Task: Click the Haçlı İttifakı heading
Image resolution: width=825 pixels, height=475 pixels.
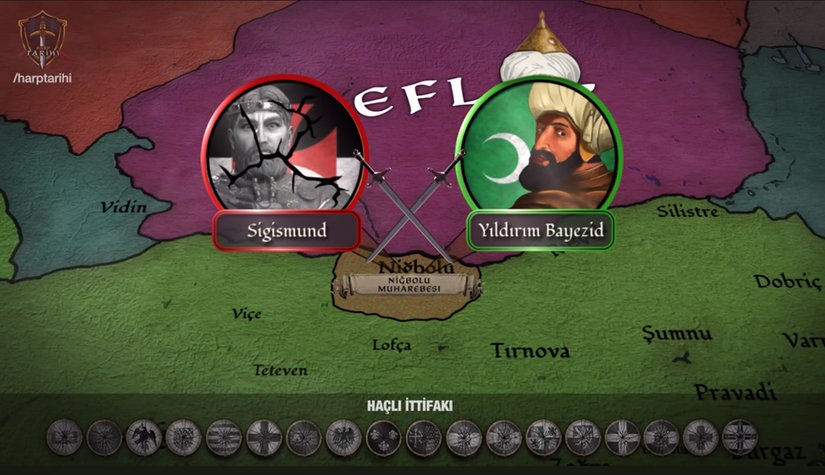Action: (x=410, y=405)
